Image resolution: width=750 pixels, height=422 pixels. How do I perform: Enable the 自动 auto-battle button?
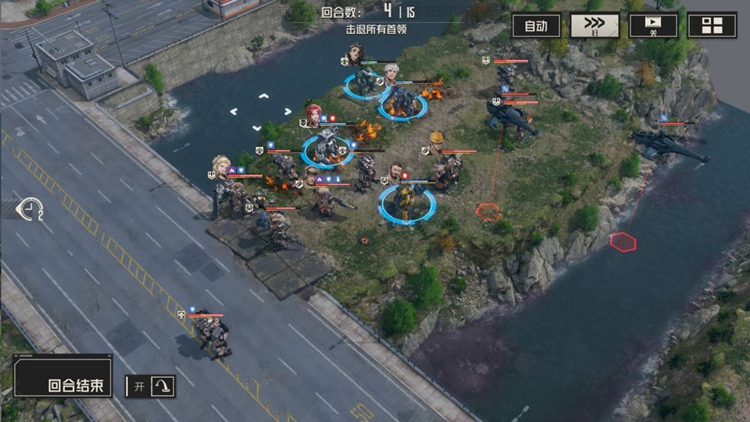click(x=536, y=26)
